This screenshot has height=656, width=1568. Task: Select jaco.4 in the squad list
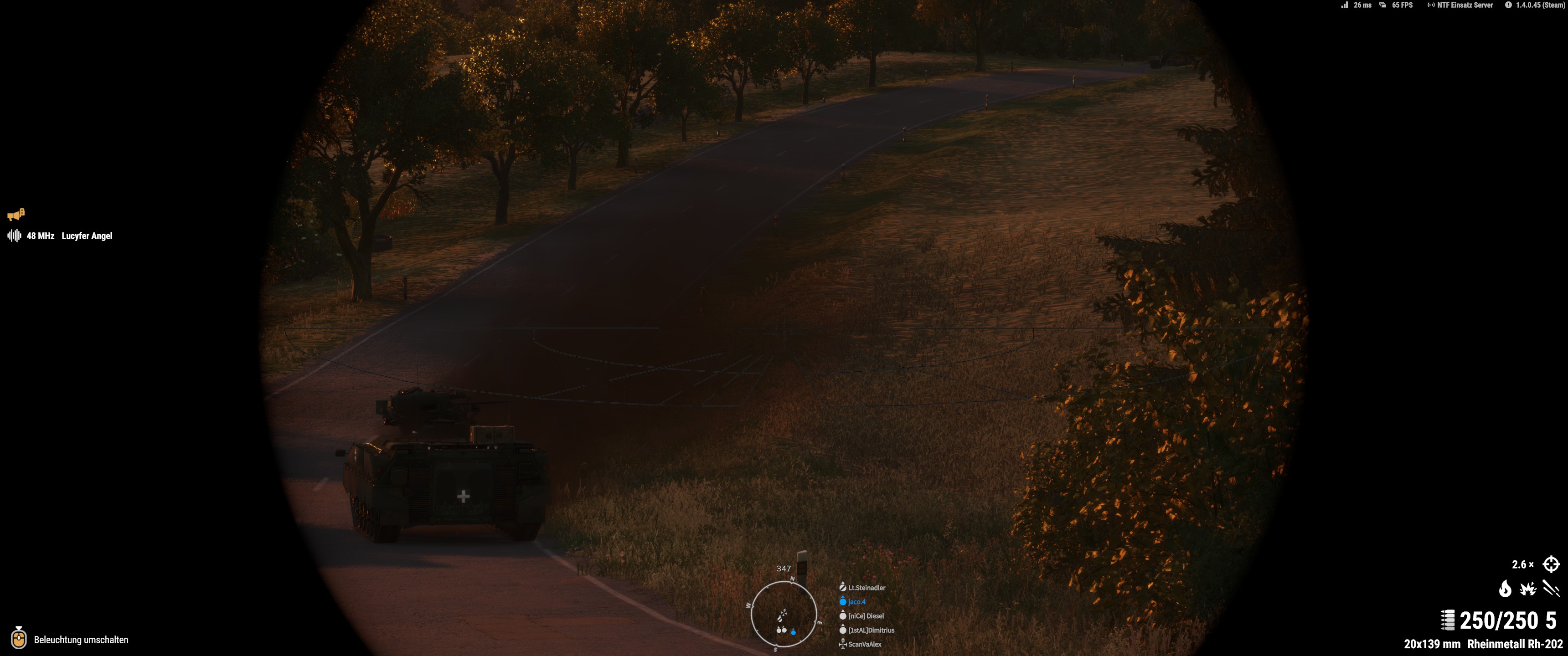click(x=856, y=602)
